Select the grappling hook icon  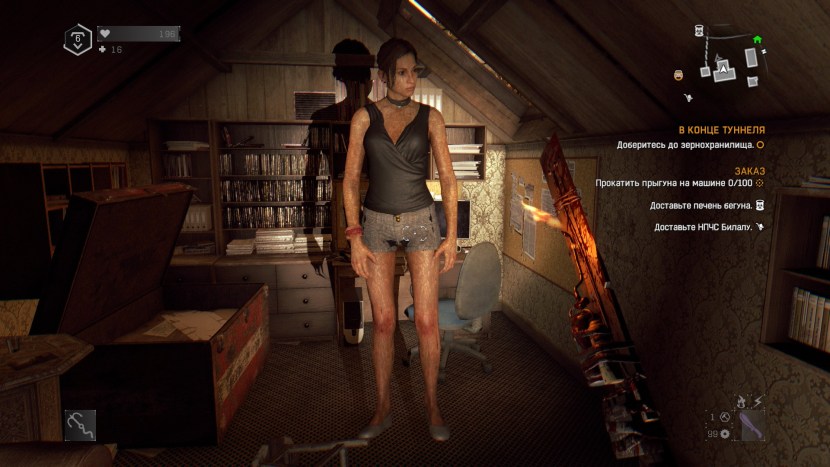coord(80,424)
